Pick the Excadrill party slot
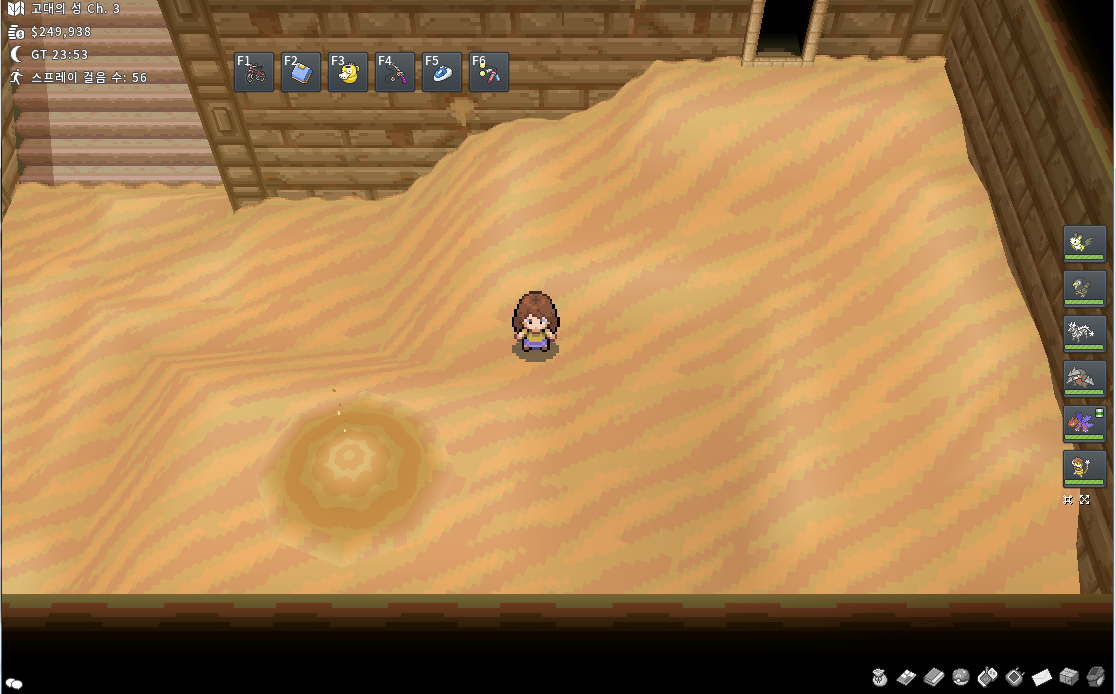 coord(1084,378)
